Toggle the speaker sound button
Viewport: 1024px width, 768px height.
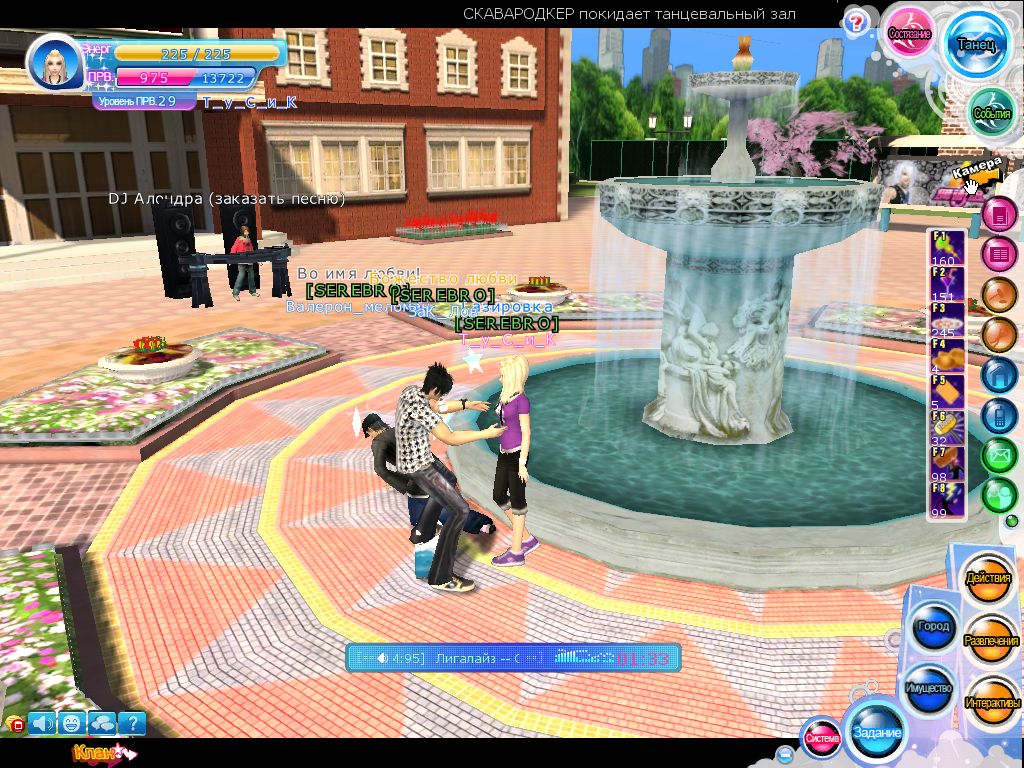[43, 723]
